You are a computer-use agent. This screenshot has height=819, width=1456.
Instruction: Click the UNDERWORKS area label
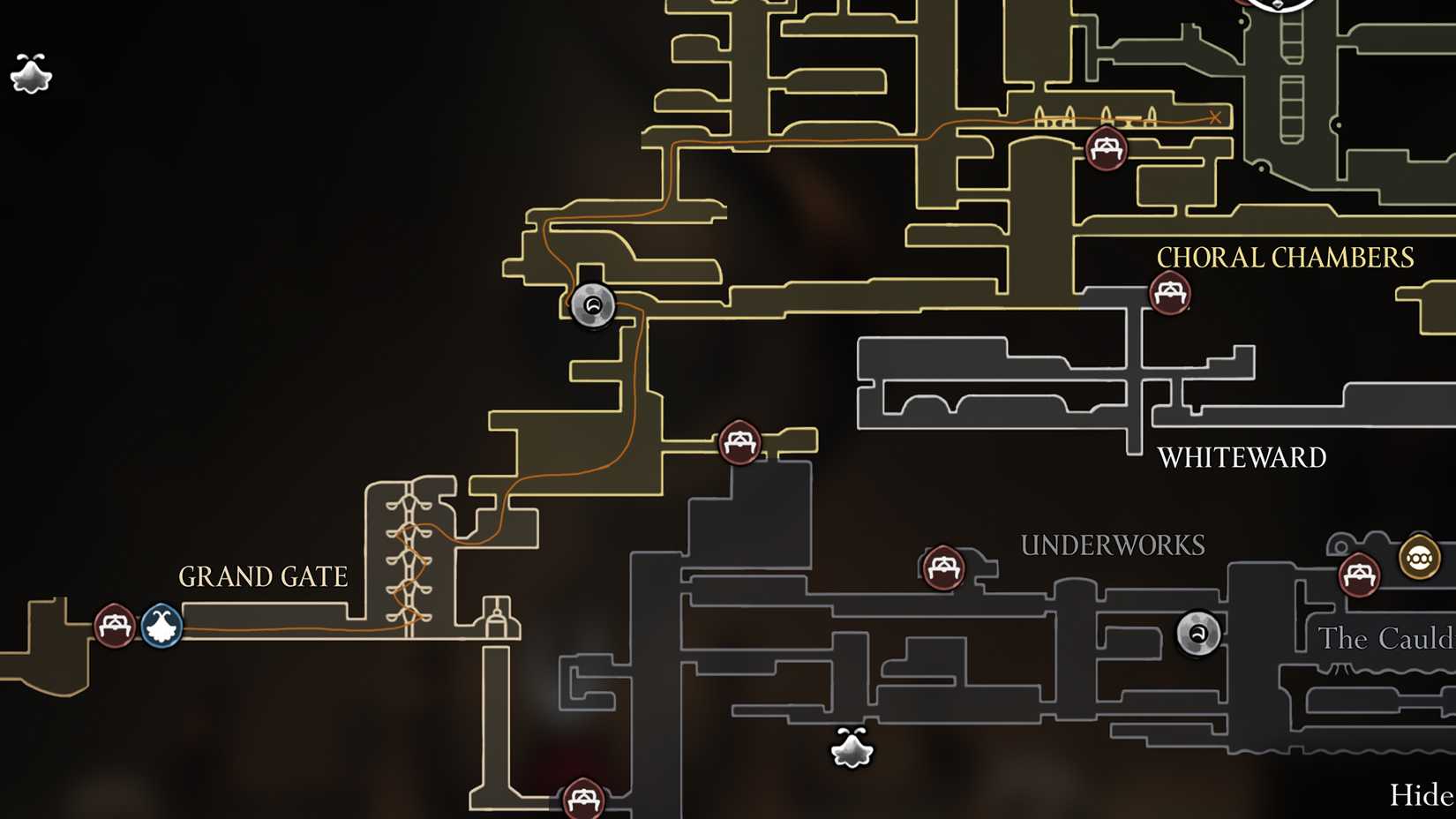1115,545
